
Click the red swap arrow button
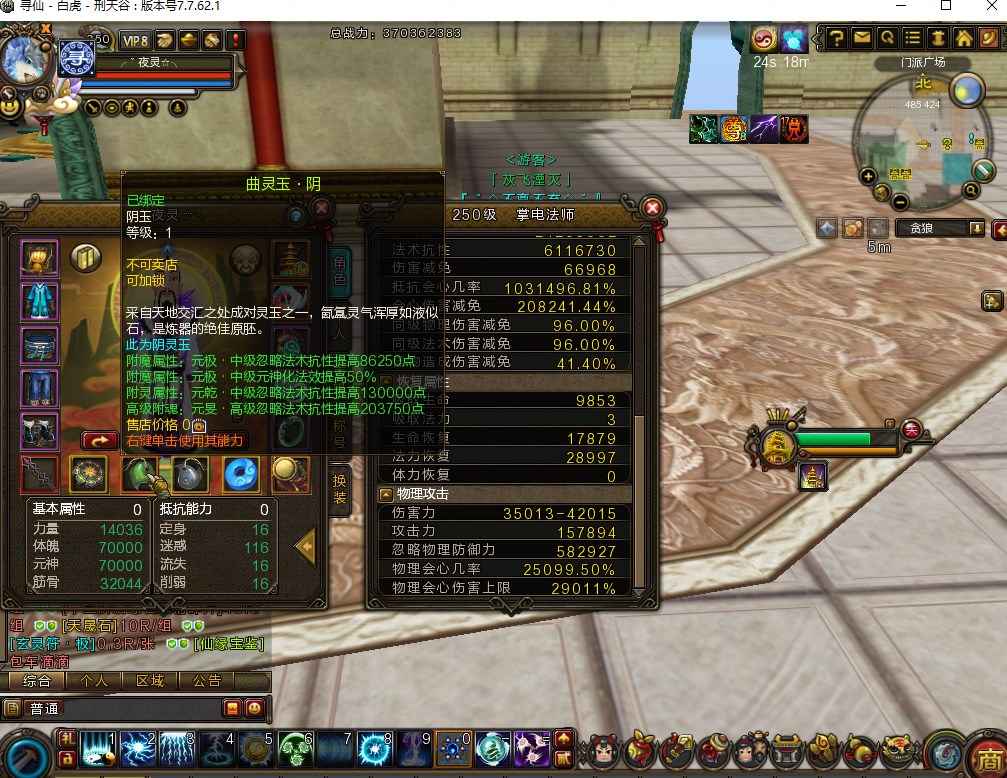click(100, 439)
